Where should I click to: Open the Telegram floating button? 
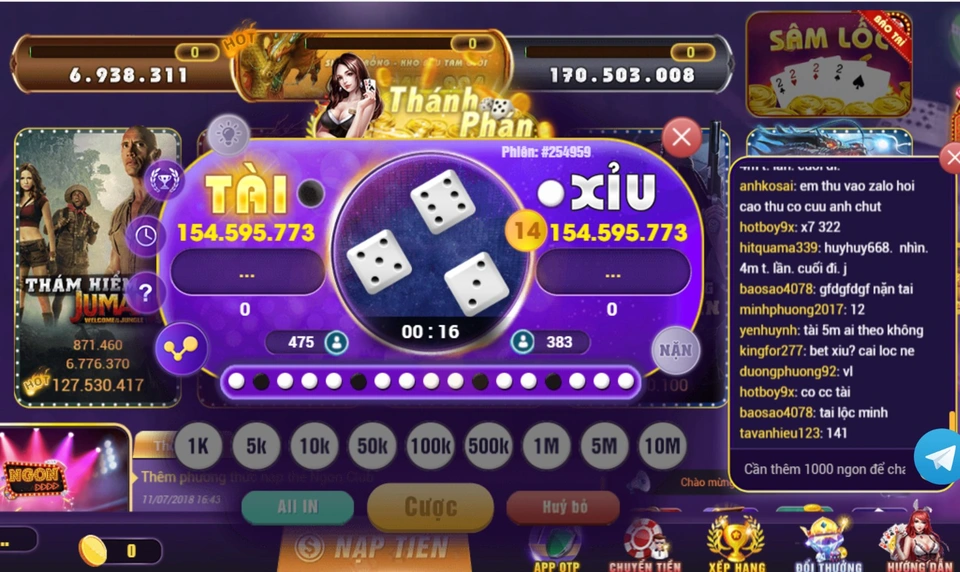tap(938, 456)
